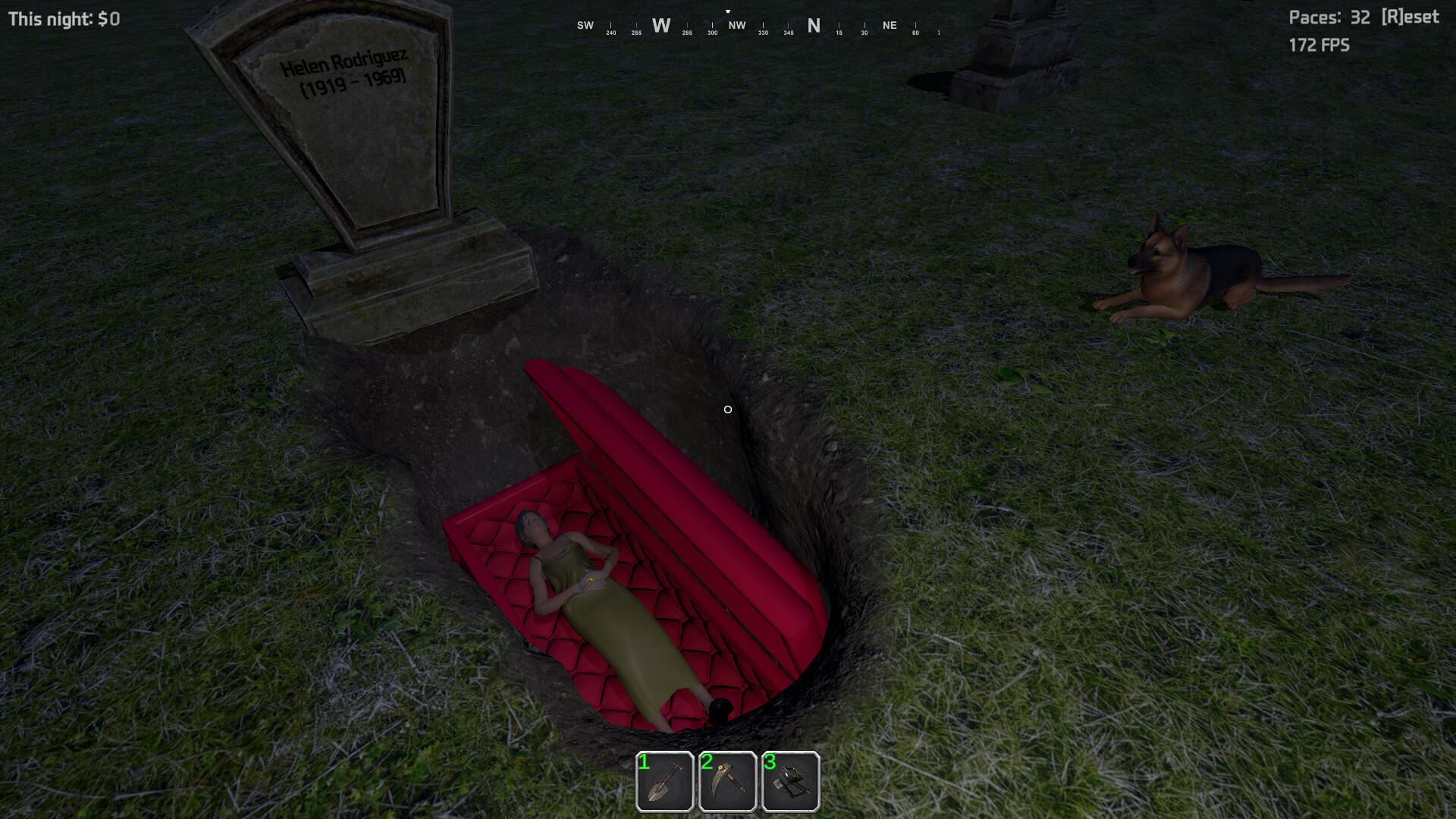1456x819 pixels.
Task: Click the white heading marker above the compass
Action: pos(729,11)
